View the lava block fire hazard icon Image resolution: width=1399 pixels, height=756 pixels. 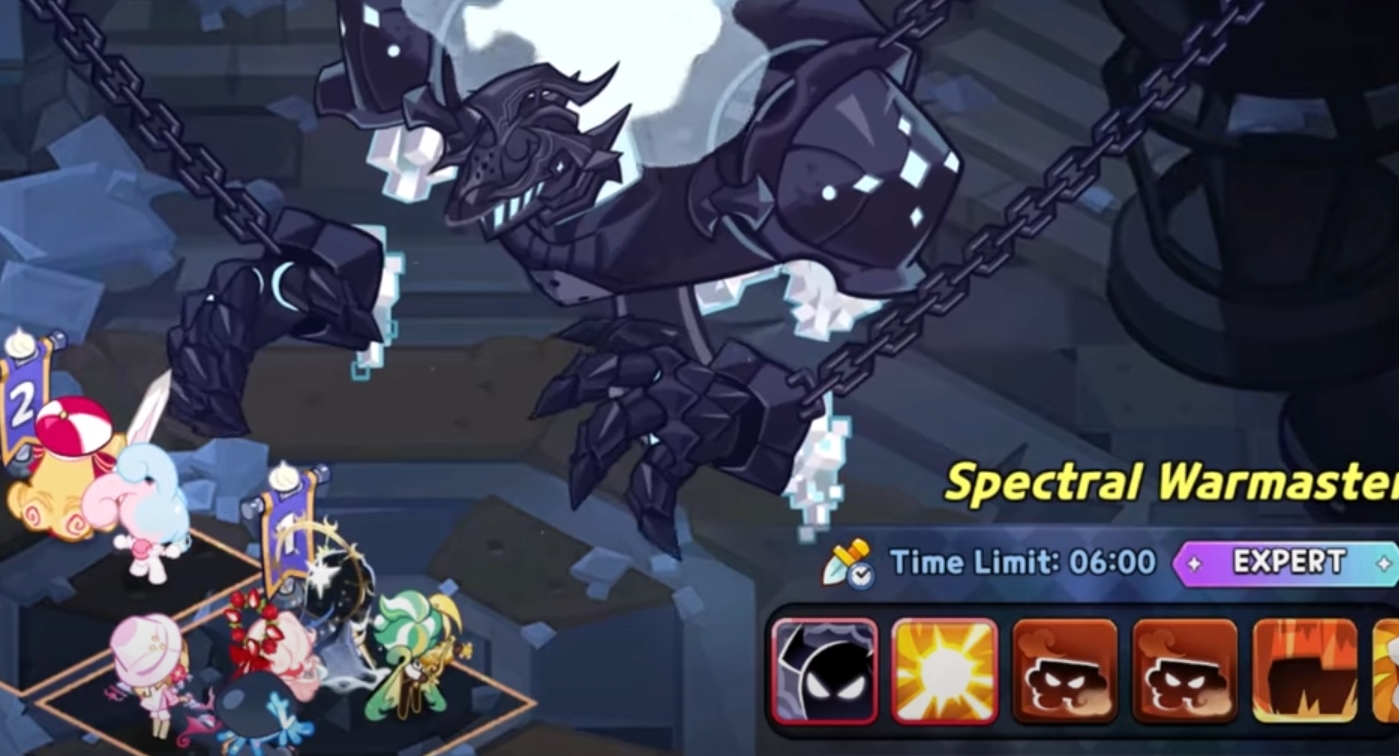click(x=1305, y=670)
